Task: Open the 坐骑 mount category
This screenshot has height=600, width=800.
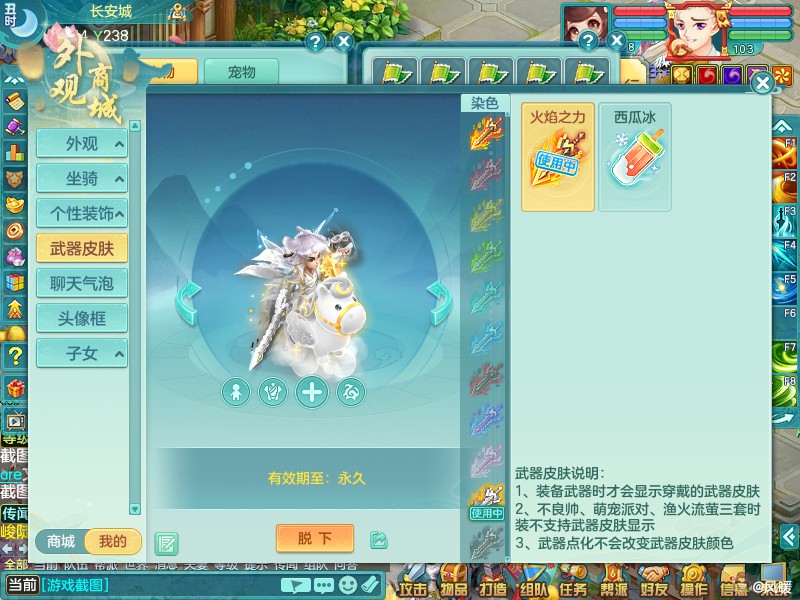Action: 81,179
